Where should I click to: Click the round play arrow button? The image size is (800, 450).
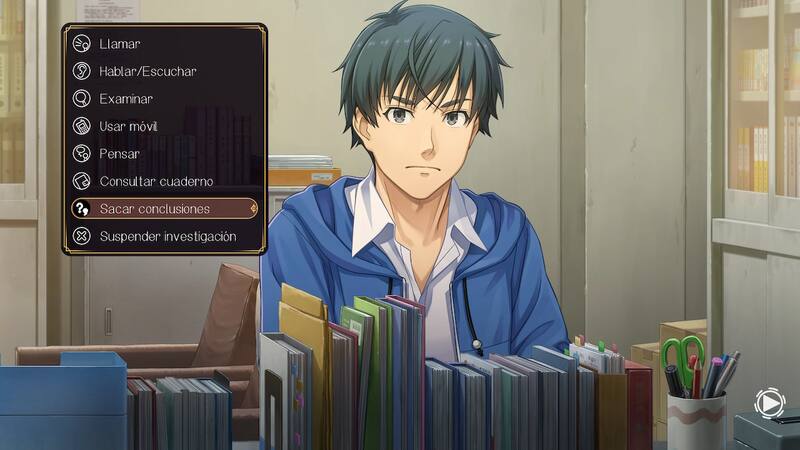769,404
